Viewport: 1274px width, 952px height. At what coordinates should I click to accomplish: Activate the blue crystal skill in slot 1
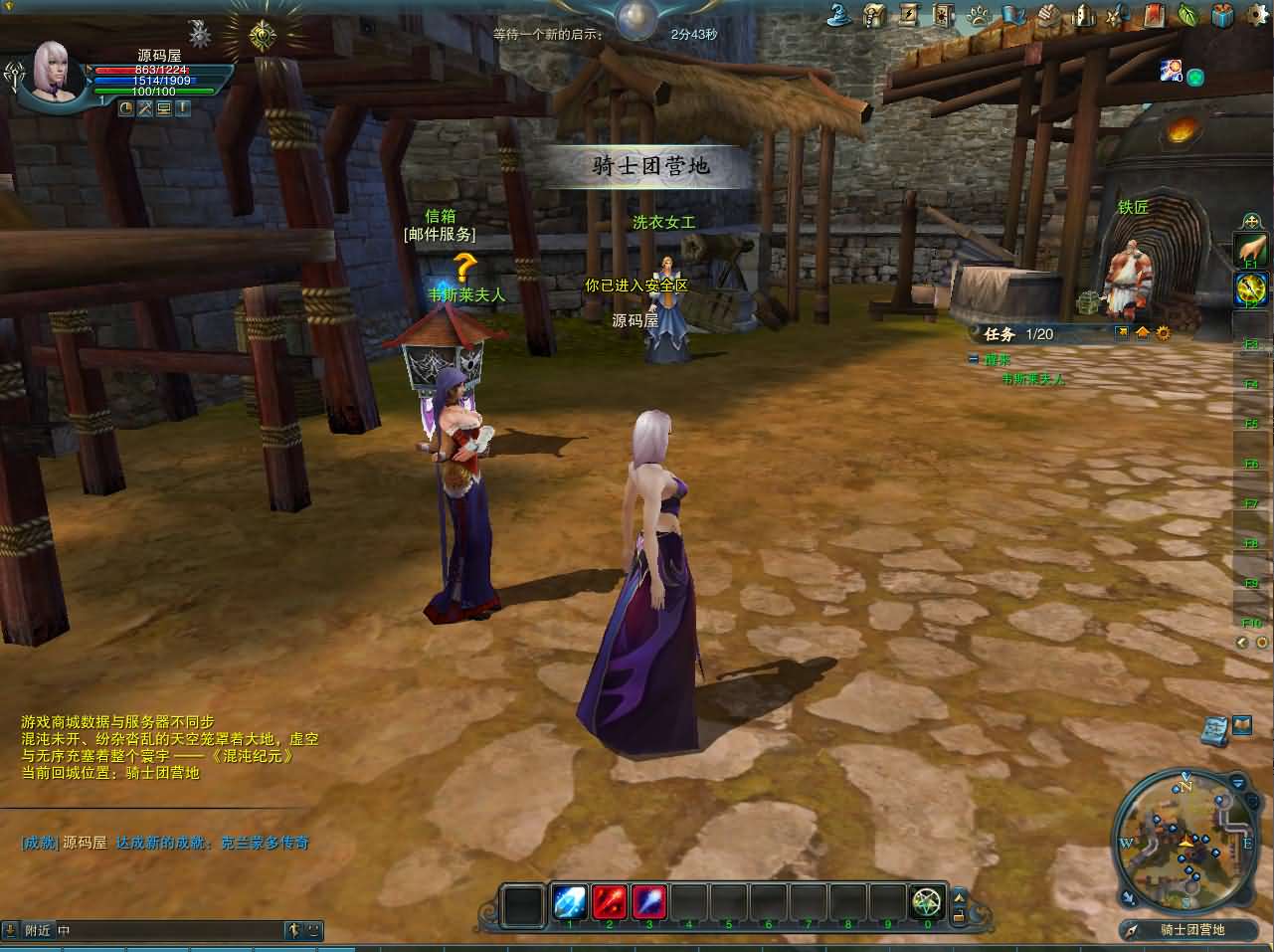pos(569,902)
